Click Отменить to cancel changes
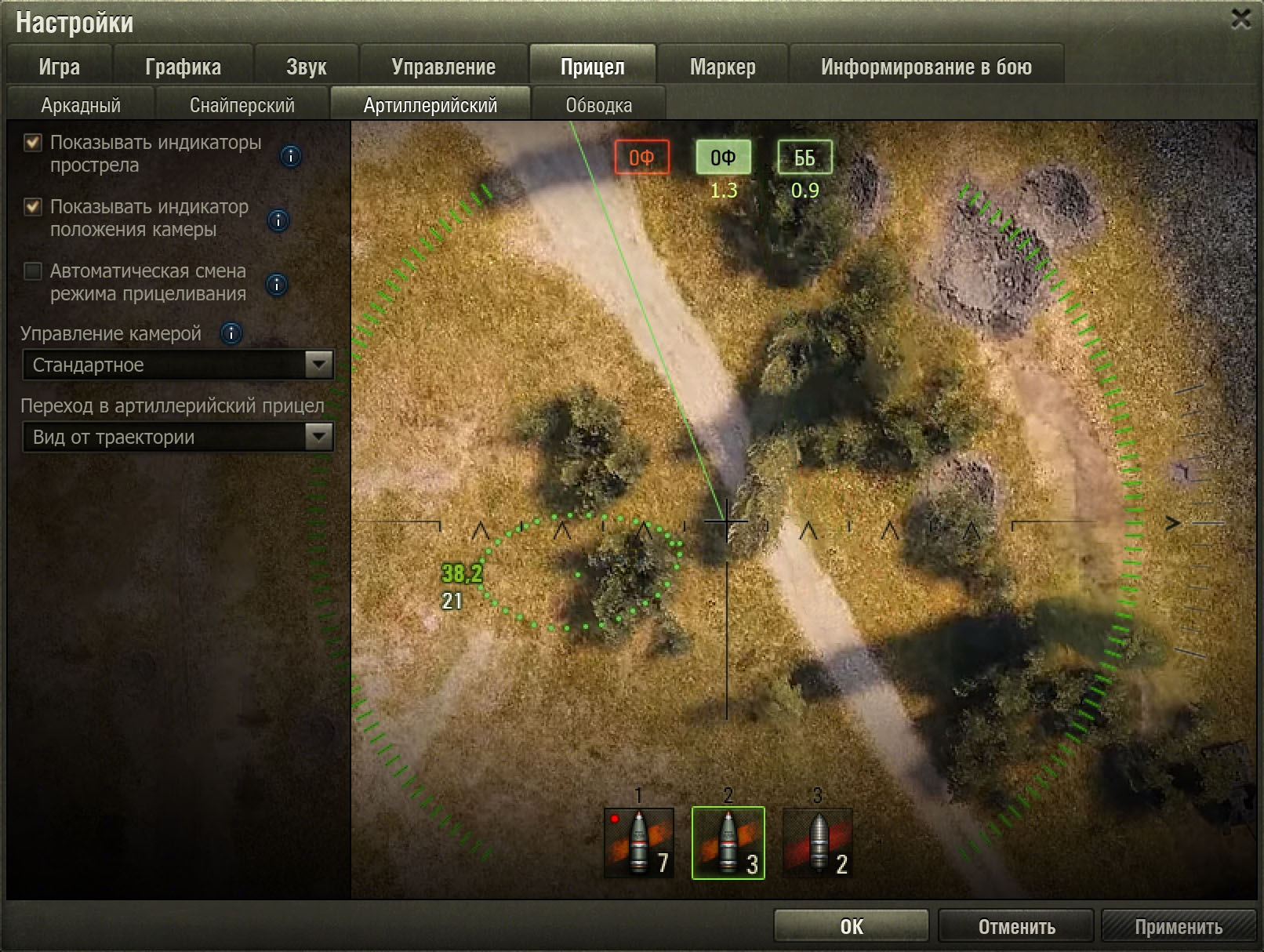This screenshot has width=1264, height=952. click(1016, 926)
